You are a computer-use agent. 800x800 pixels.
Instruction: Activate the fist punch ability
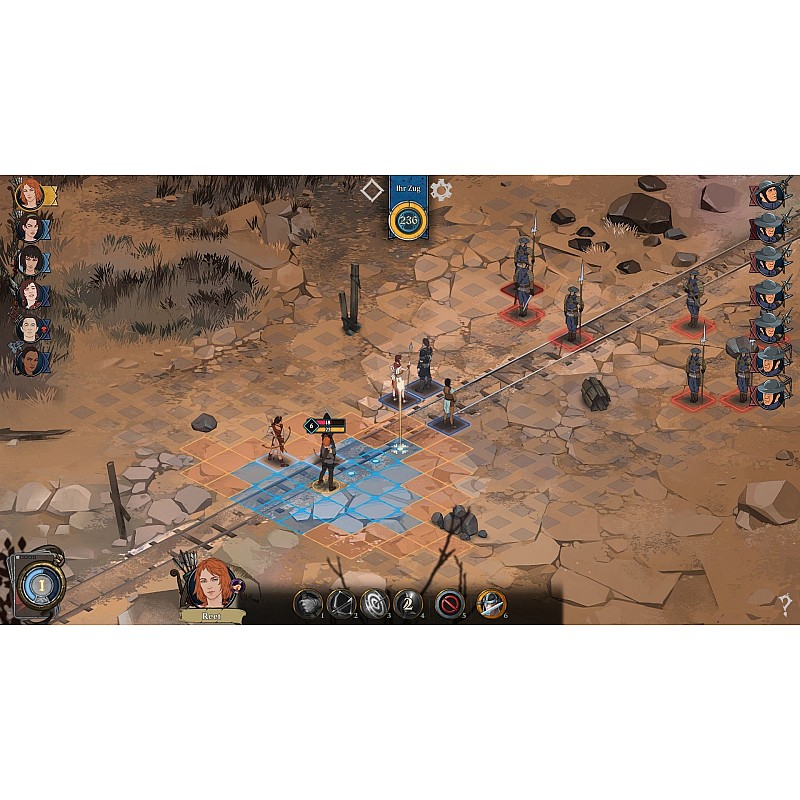tap(307, 604)
